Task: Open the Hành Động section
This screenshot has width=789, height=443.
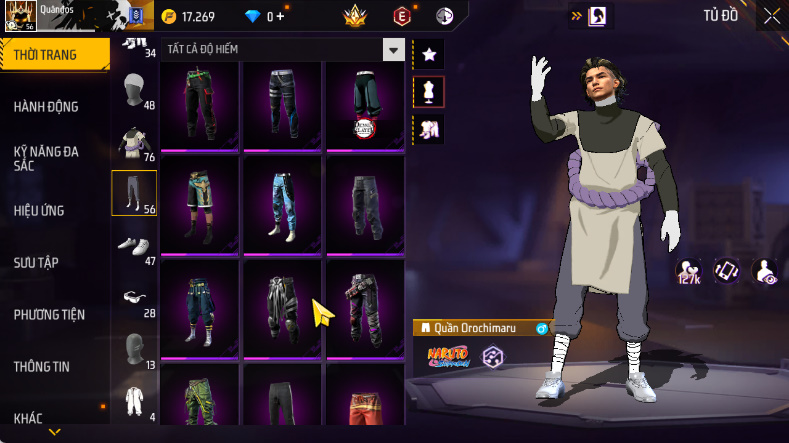Action: (x=46, y=107)
